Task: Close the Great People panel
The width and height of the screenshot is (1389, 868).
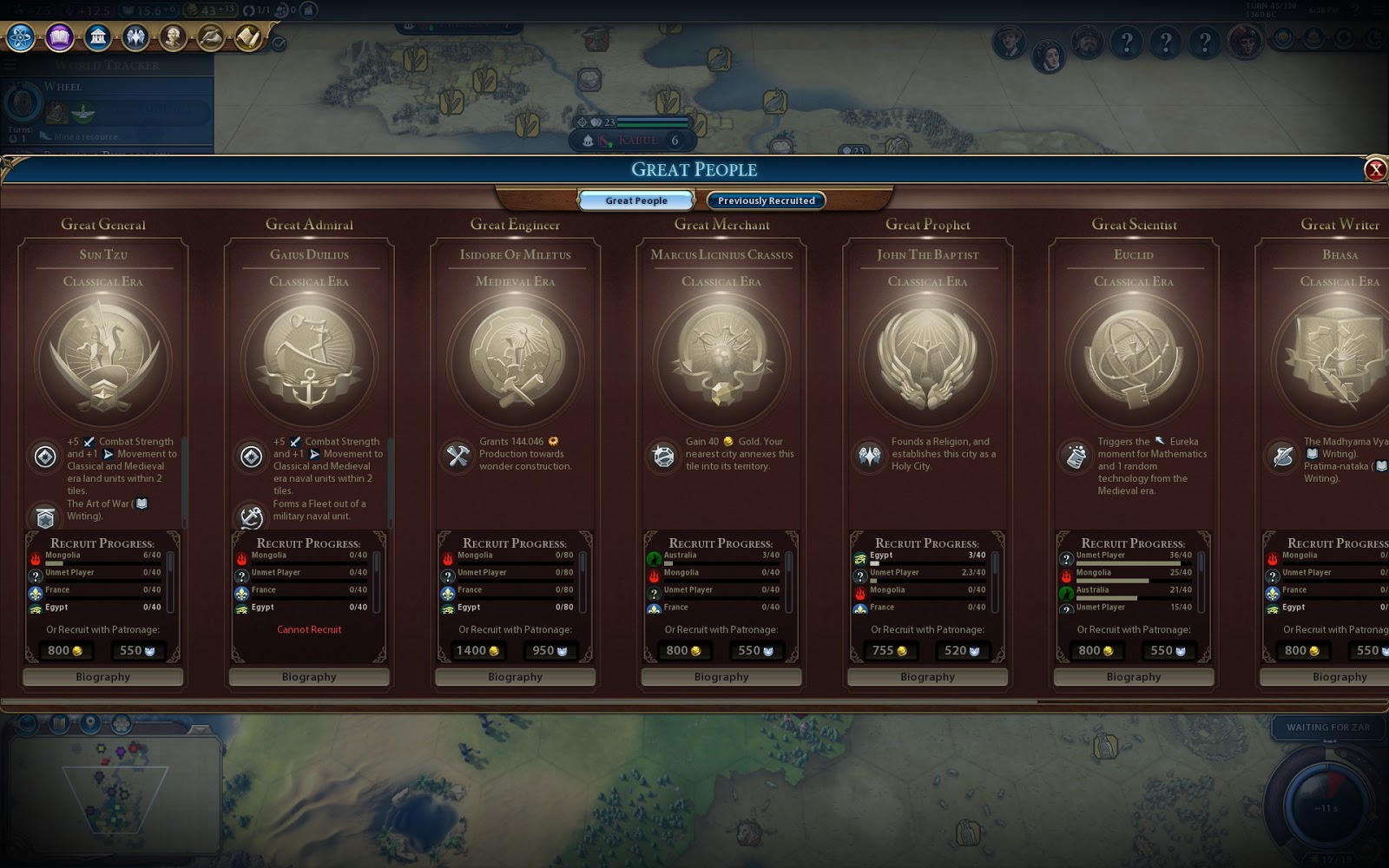Action: click(1375, 170)
